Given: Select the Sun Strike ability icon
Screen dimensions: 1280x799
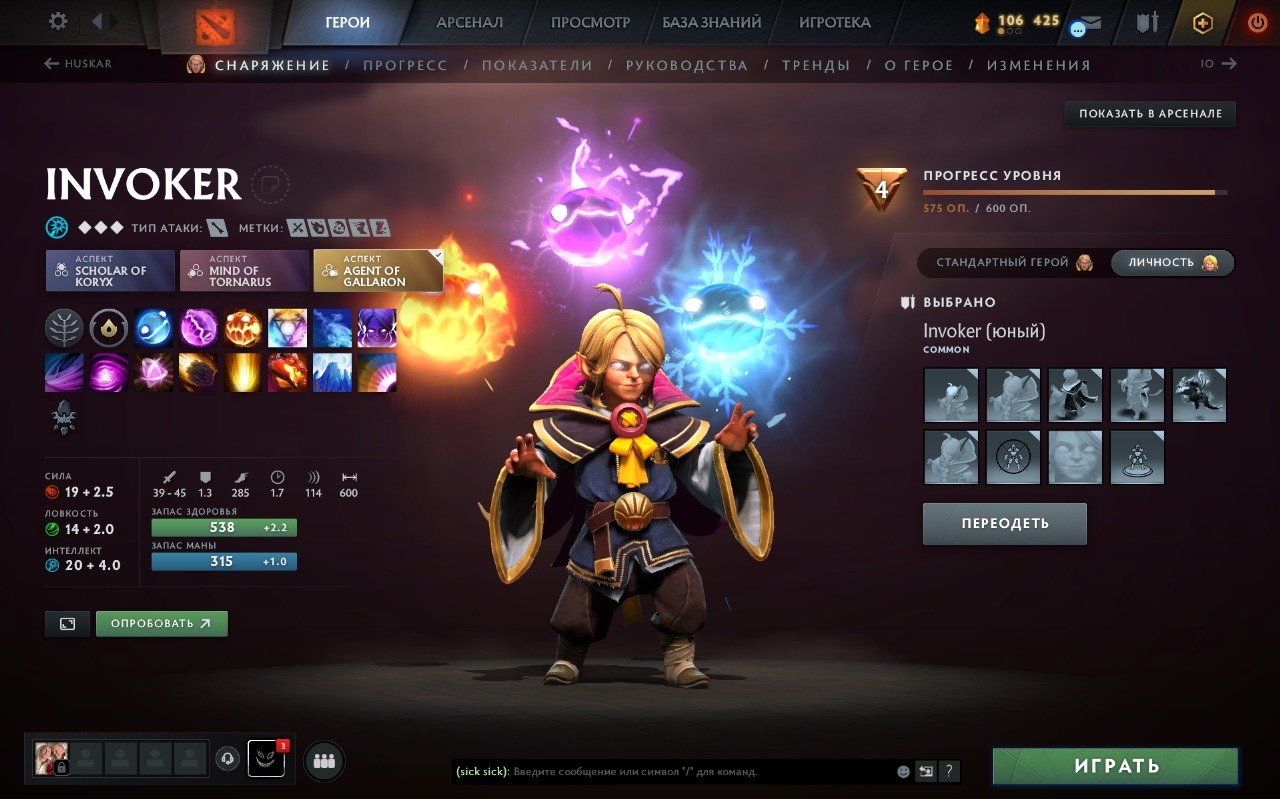Looking at the screenshot, I should coord(241,372).
